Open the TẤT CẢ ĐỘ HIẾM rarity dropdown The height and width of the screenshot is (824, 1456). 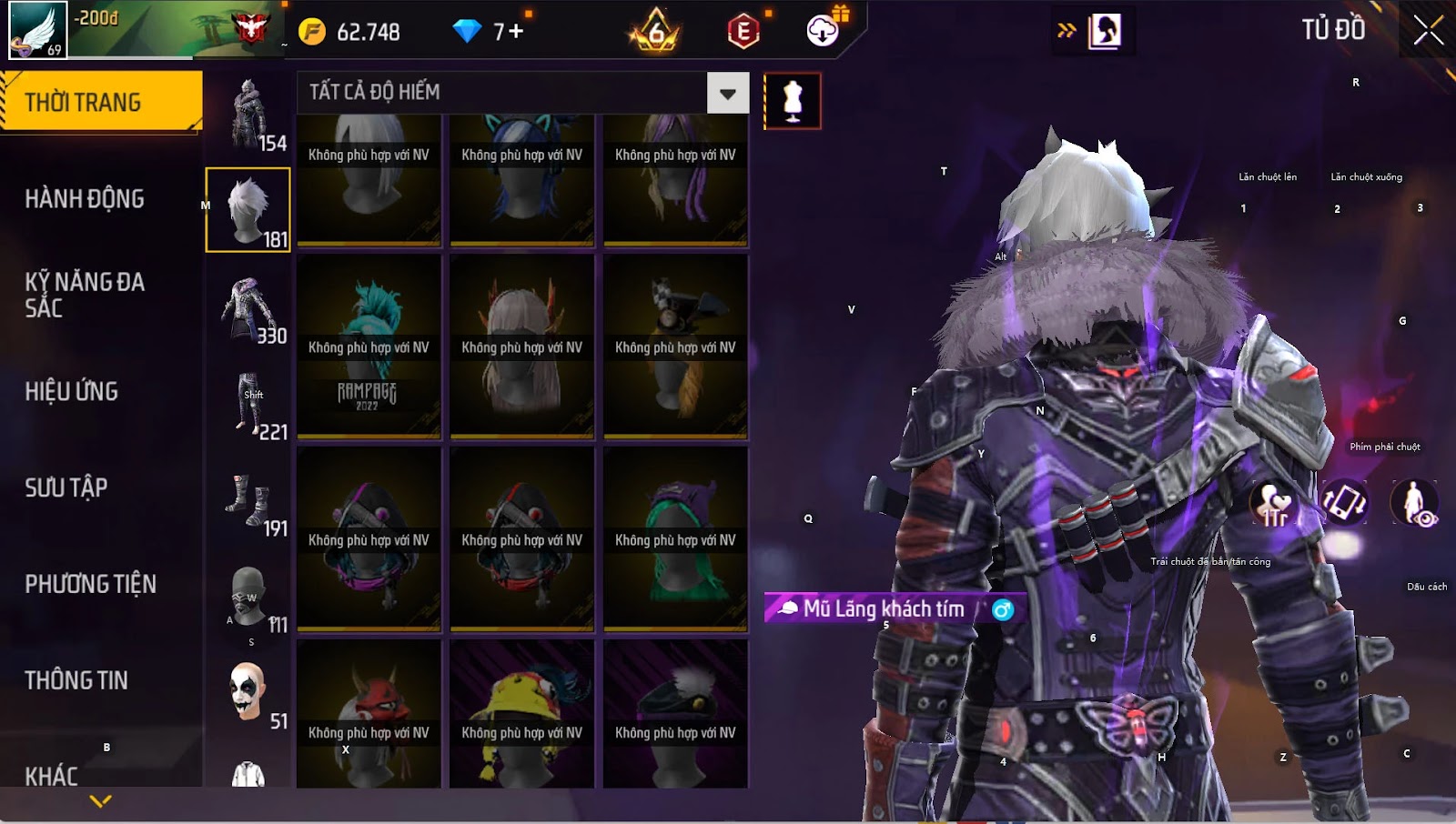tap(727, 93)
